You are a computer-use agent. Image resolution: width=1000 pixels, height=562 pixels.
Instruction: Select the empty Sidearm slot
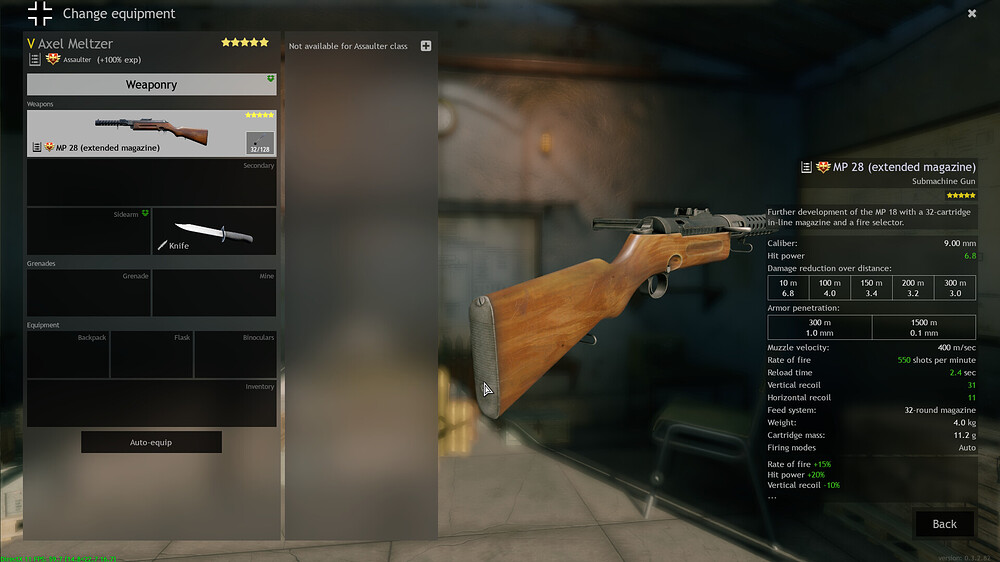(x=88, y=231)
